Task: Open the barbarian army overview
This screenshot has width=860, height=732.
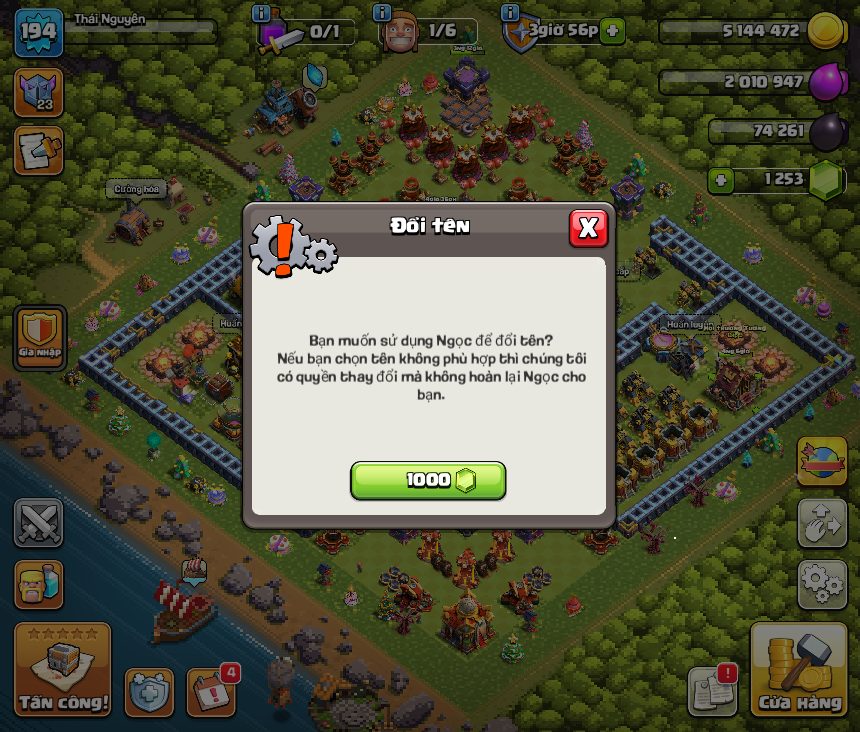Action: click(x=39, y=584)
